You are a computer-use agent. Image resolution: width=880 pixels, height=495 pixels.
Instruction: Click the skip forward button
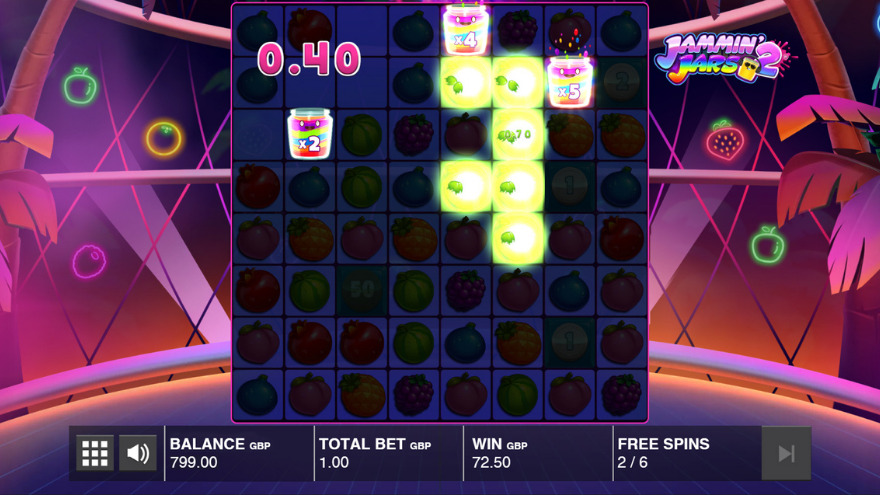click(786, 453)
